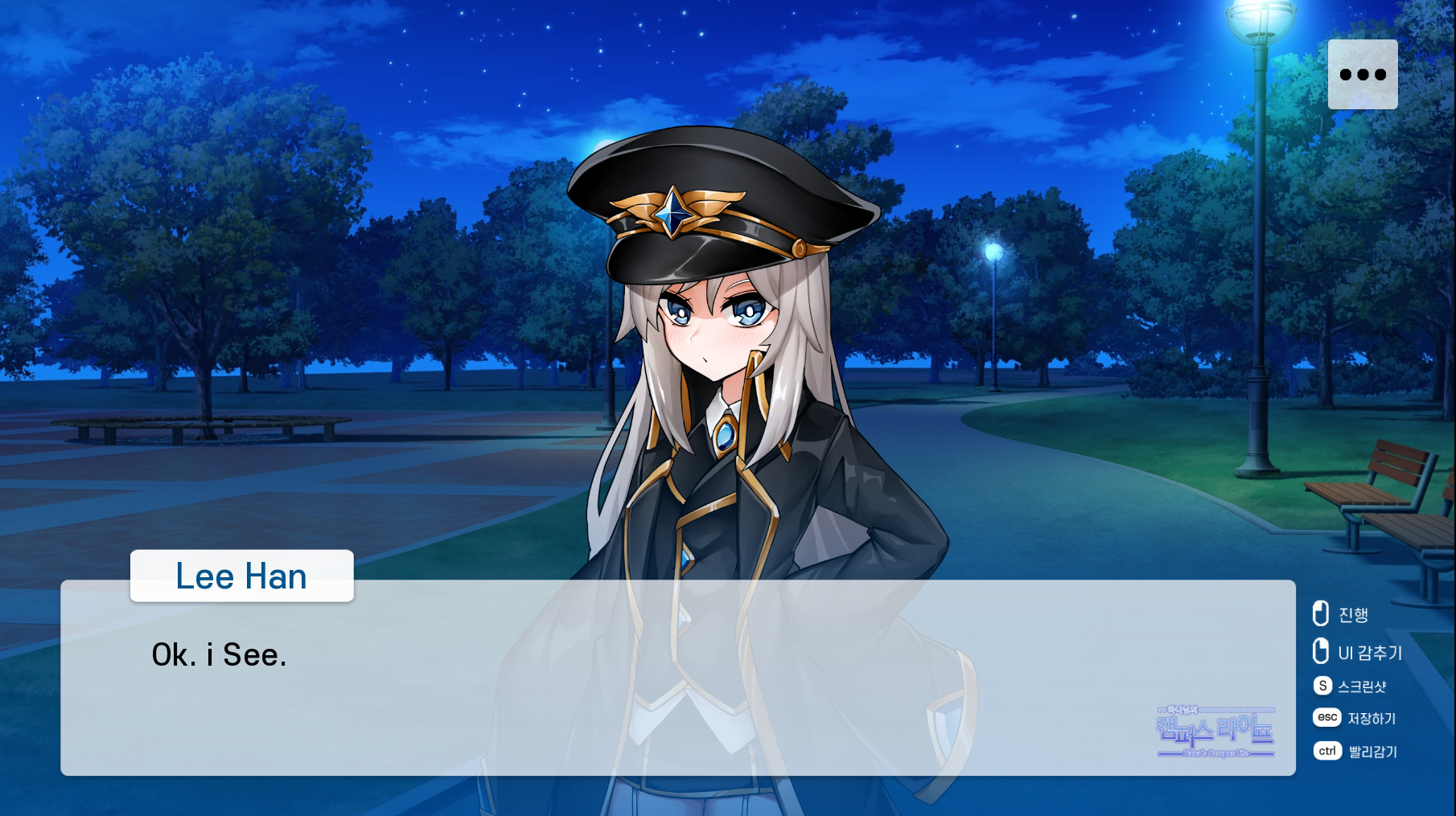Open the shortcut legend's save entry
The height and width of the screenshot is (816, 1456).
click(1372, 718)
